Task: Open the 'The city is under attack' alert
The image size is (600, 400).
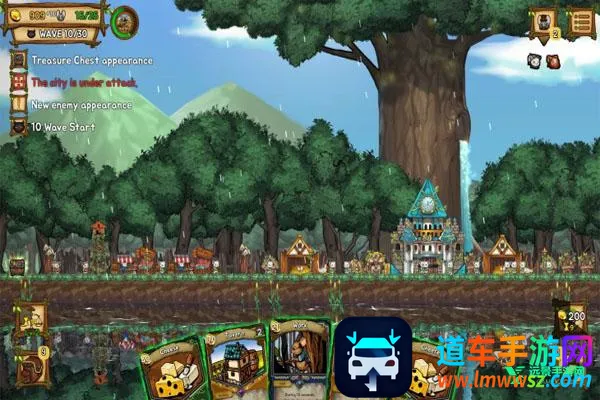Action: pyautogui.click(x=85, y=82)
